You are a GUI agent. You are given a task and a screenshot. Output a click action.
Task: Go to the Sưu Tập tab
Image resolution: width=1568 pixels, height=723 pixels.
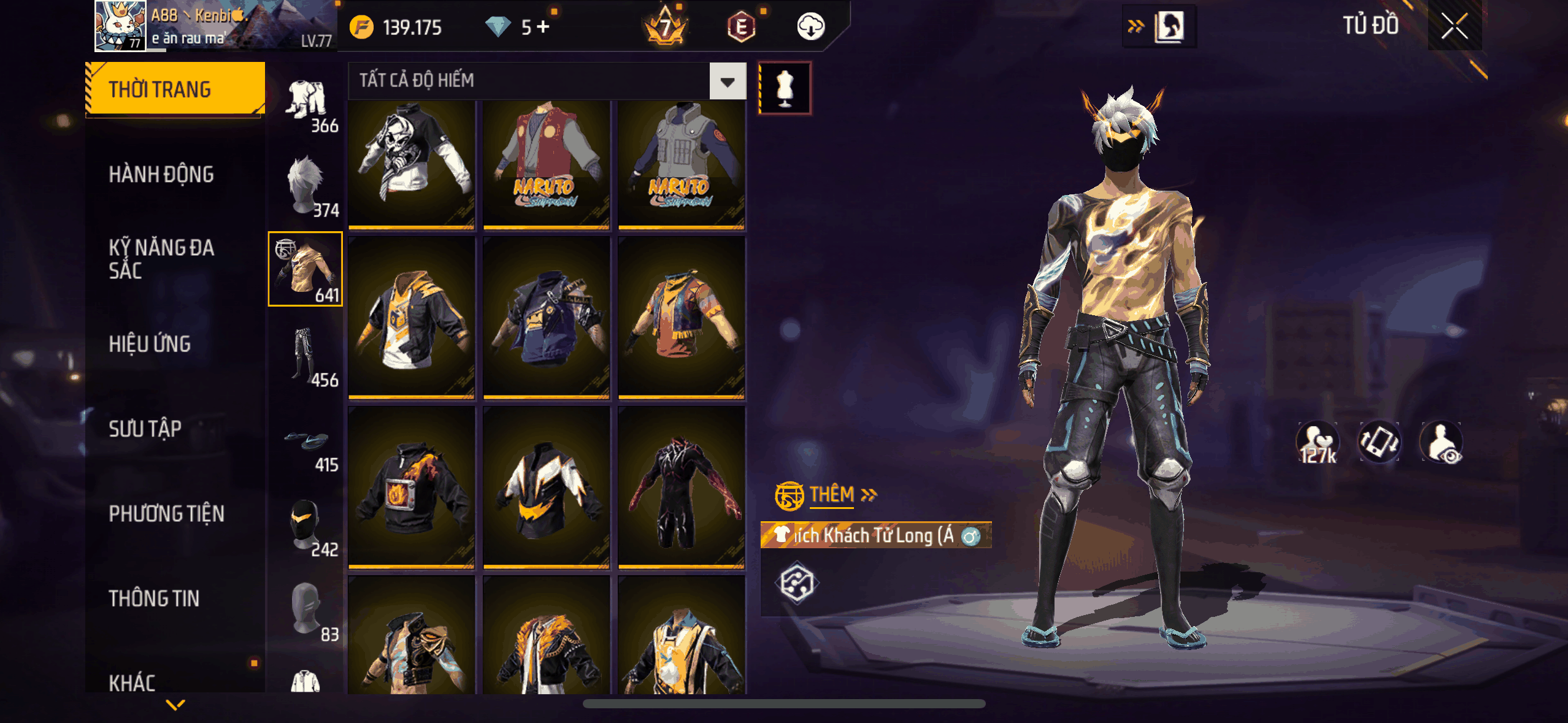tap(145, 429)
